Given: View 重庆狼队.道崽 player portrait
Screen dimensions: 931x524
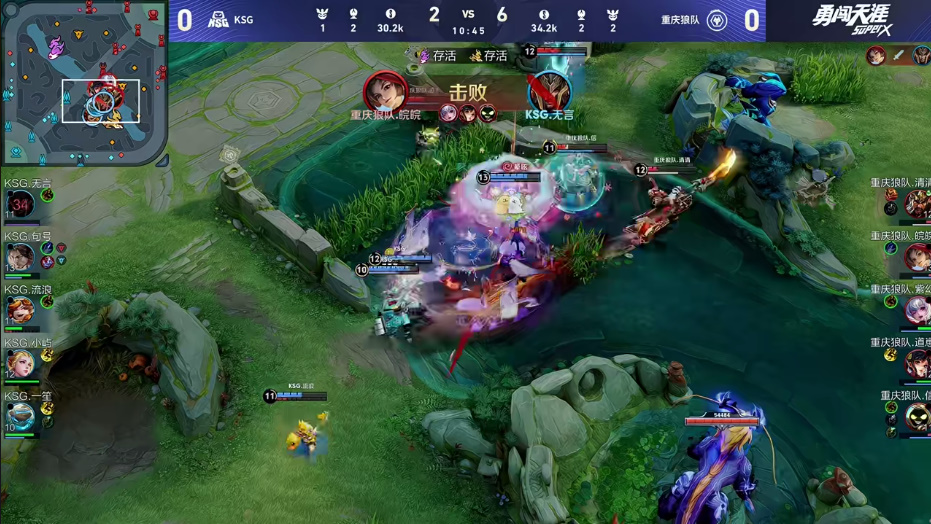Looking at the screenshot, I should coord(917,364).
